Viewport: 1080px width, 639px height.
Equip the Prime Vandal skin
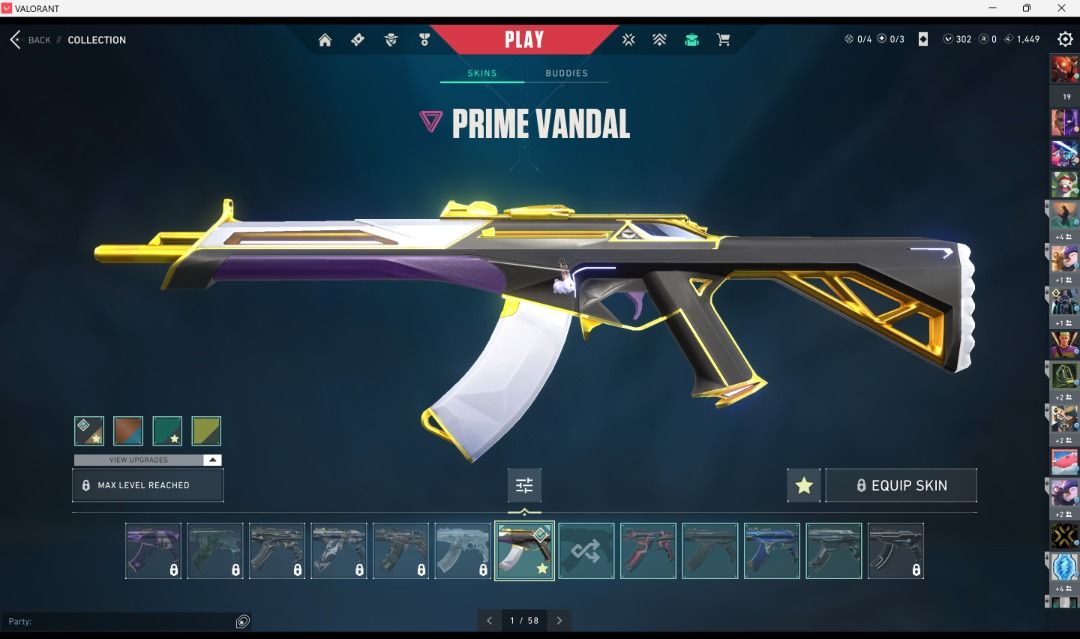point(900,485)
